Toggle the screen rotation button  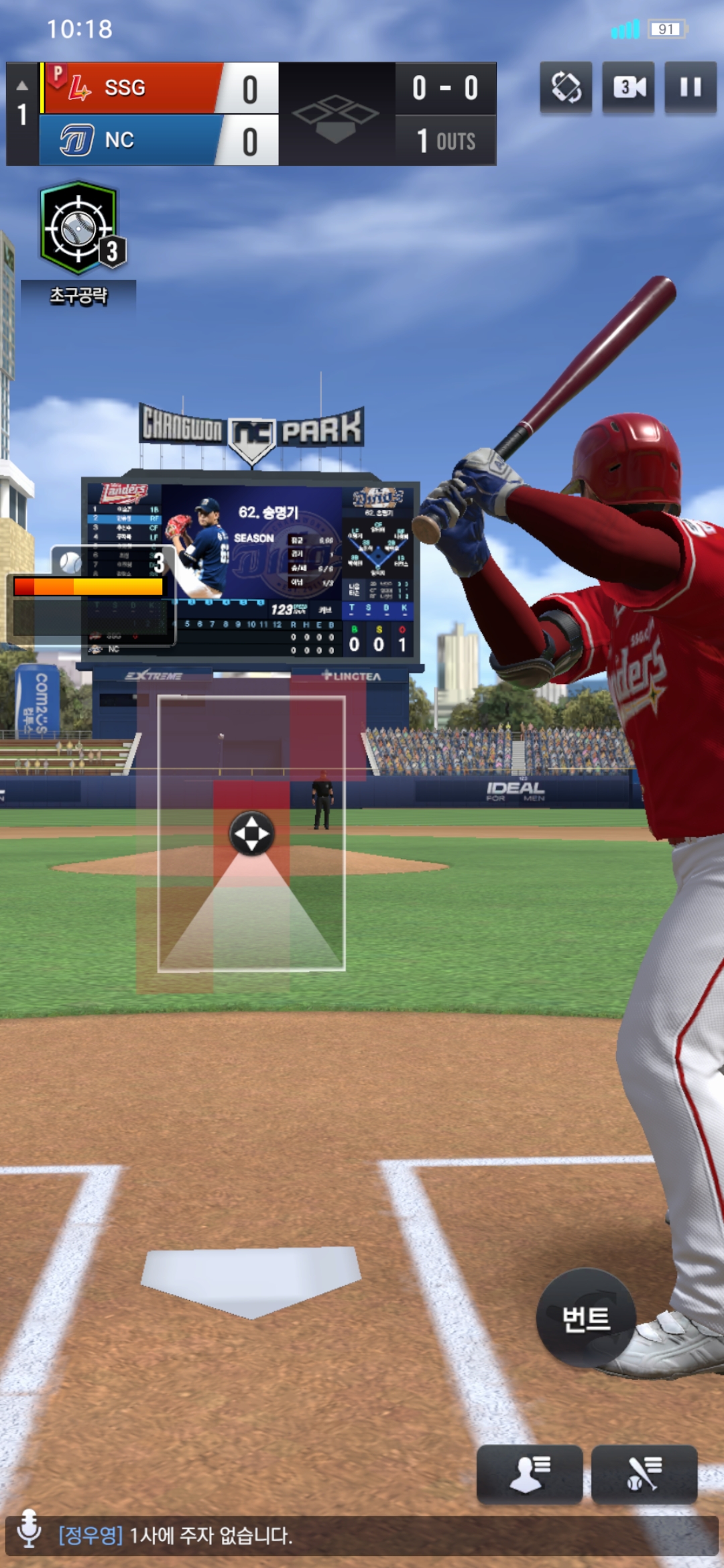pyautogui.click(x=566, y=88)
